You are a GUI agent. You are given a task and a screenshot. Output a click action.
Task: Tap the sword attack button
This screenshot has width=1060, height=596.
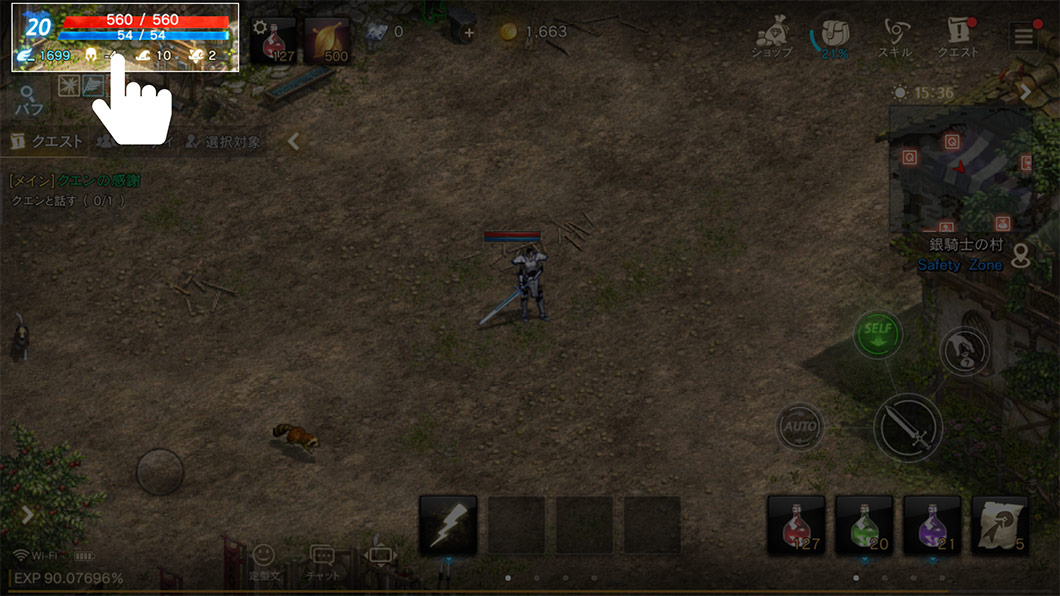[907, 427]
